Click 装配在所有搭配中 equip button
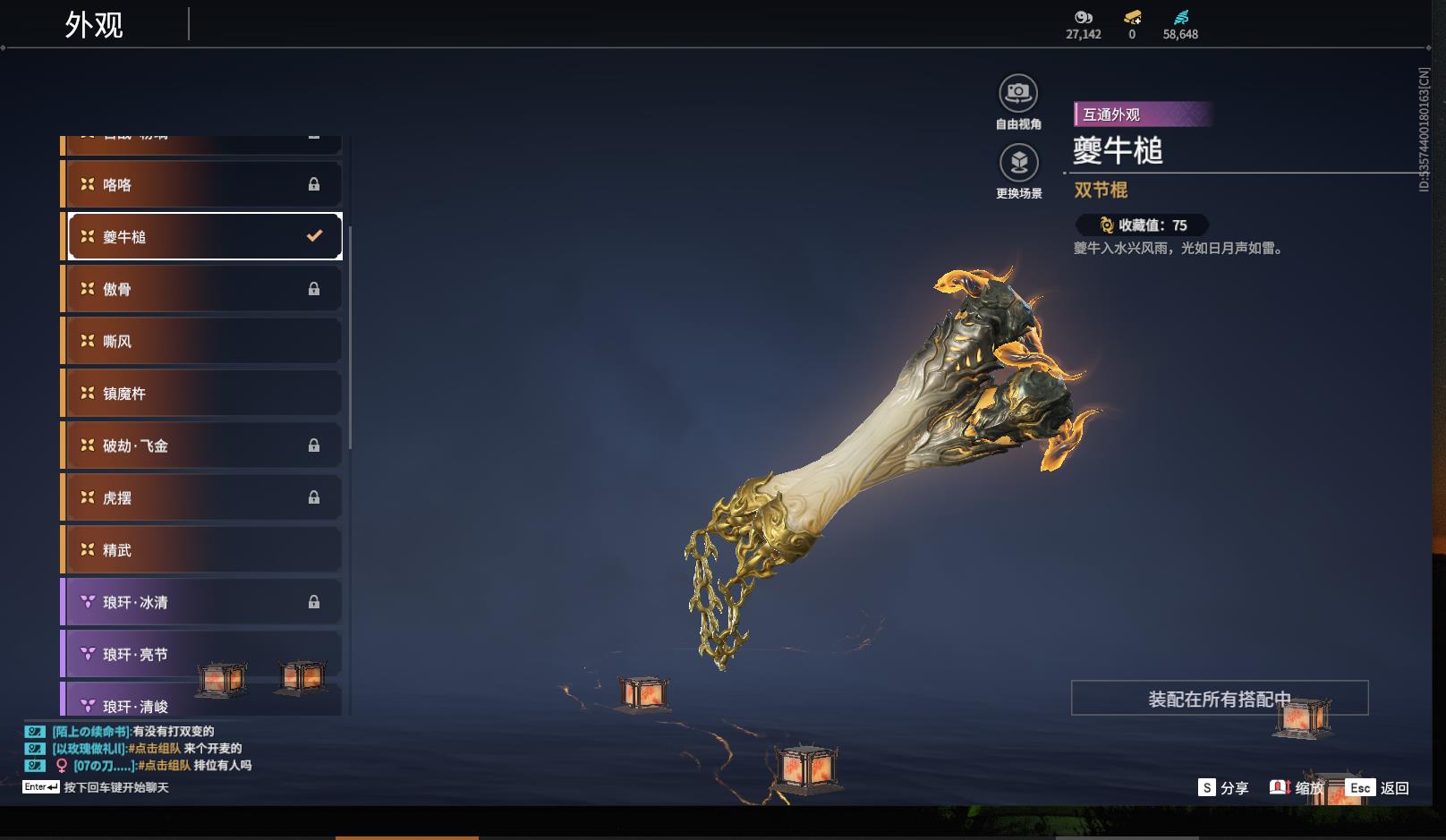 (1219, 698)
